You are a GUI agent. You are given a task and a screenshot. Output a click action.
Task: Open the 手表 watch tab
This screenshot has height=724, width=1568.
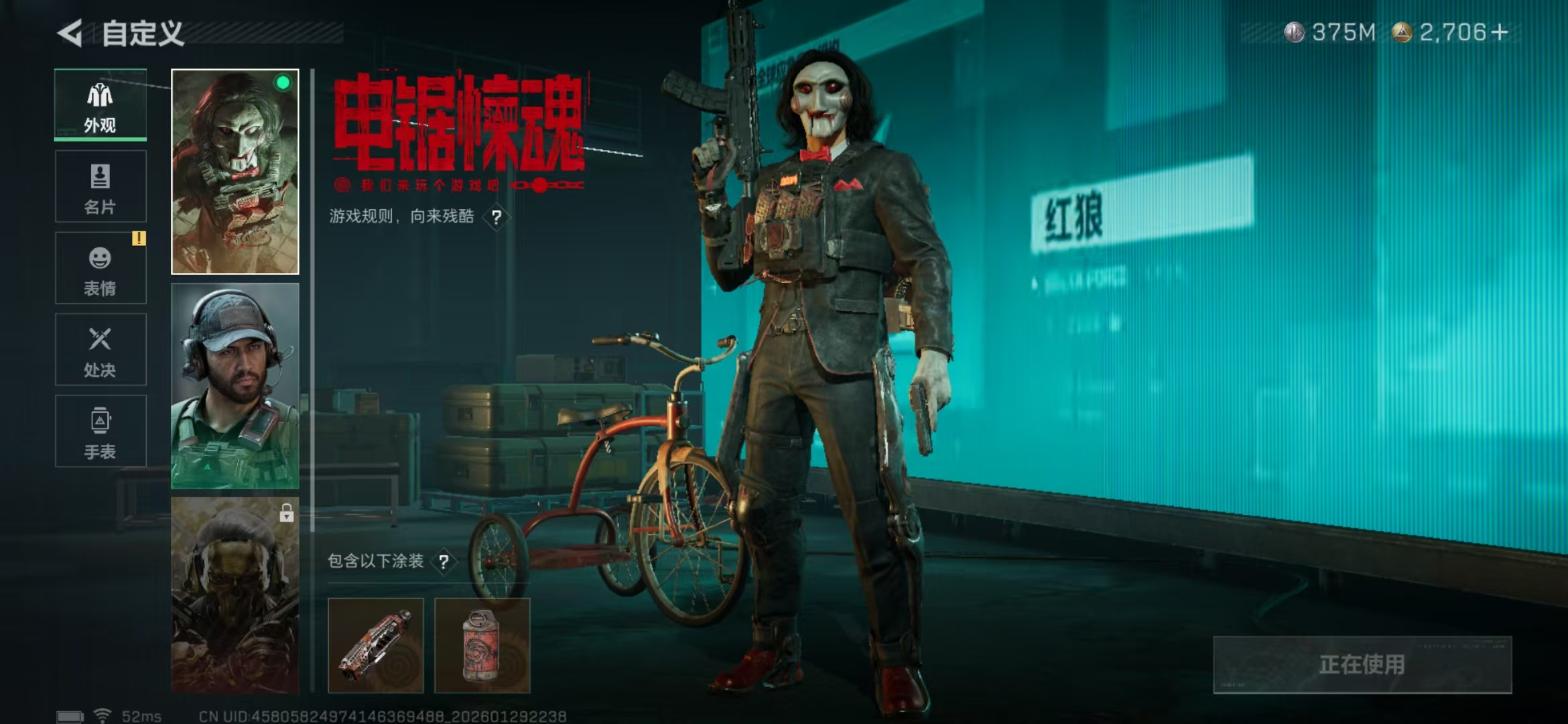[x=101, y=431]
